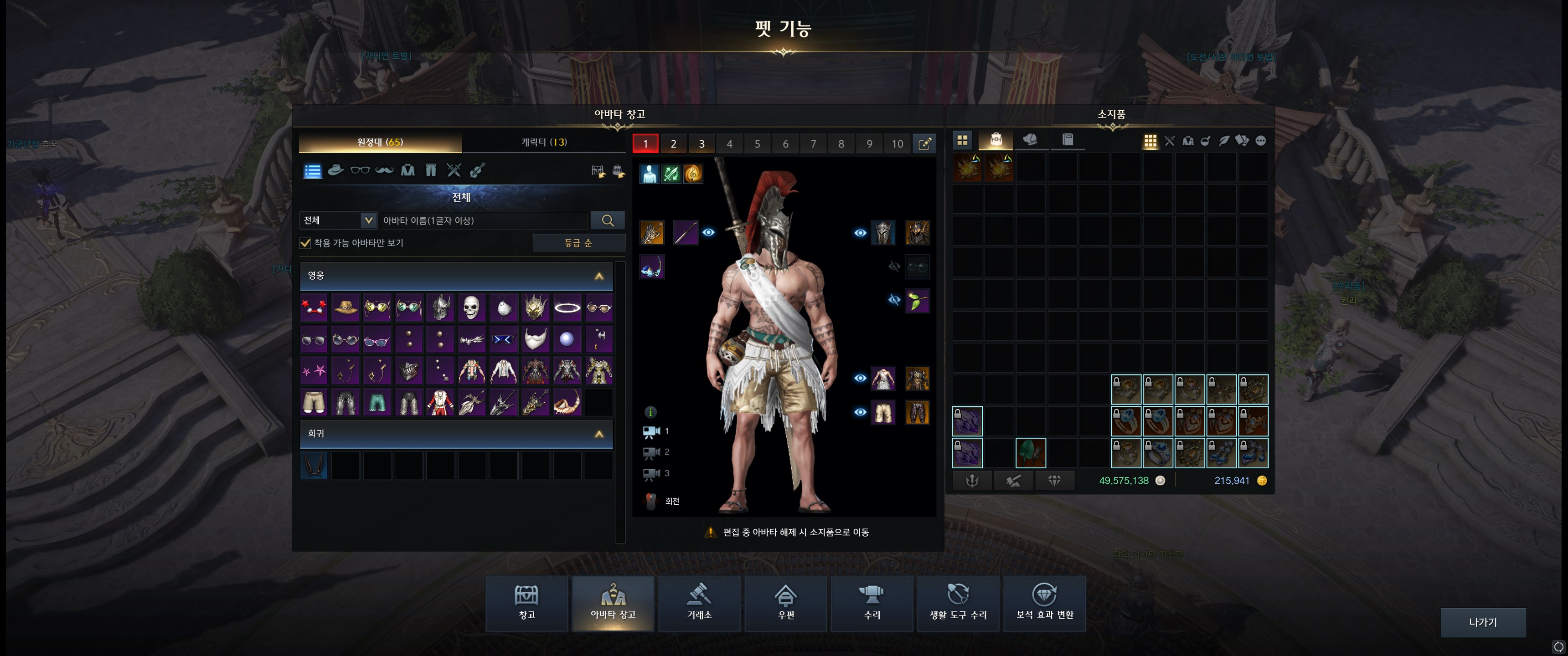
Task: Open the 전체 filter dropdown
Action: (337, 220)
